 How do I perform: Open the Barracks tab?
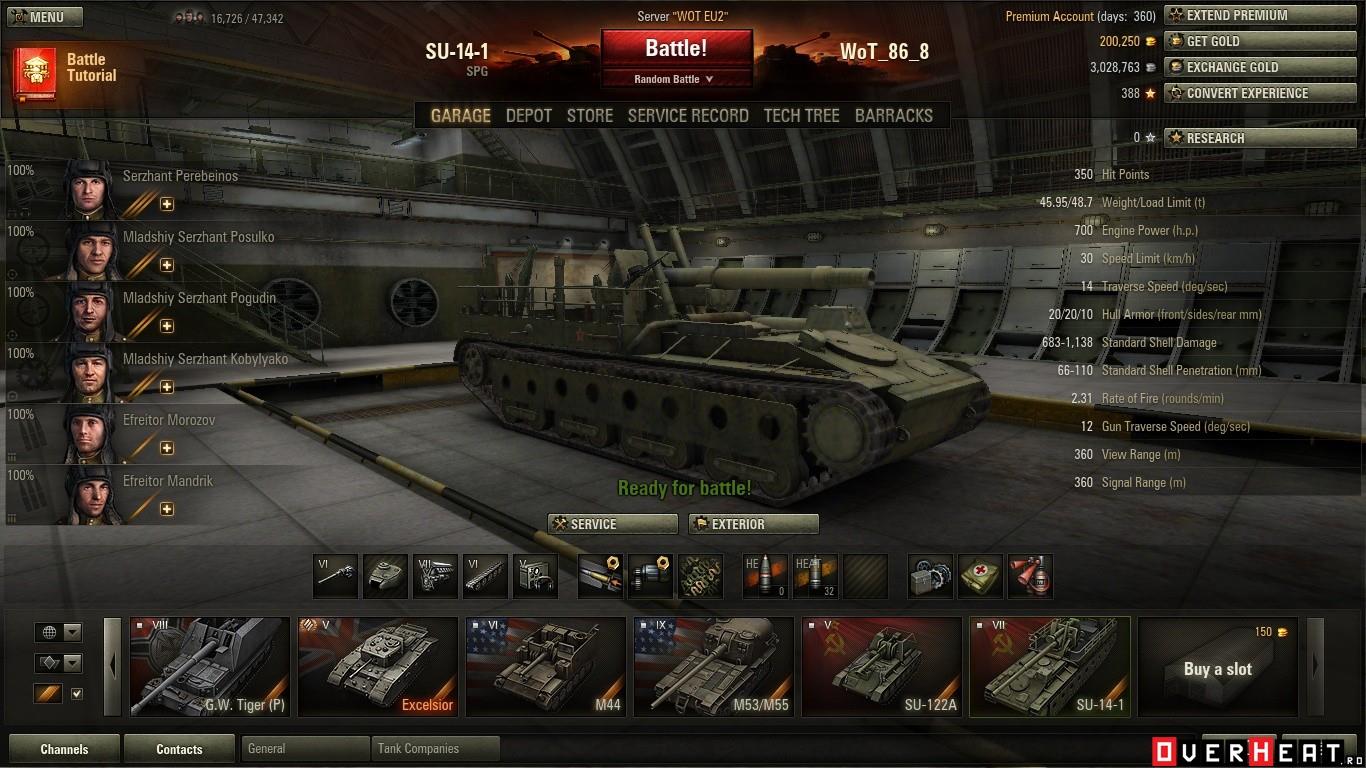(893, 116)
